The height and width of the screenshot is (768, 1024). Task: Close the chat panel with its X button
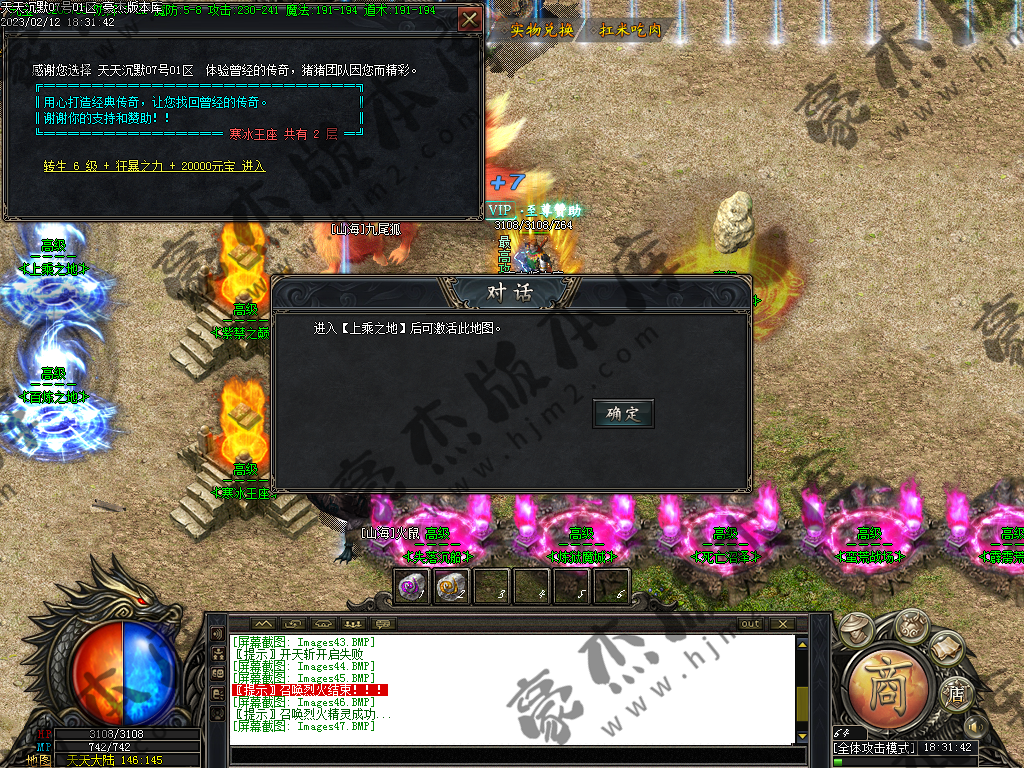pyautogui.click(x=783, y=624)
